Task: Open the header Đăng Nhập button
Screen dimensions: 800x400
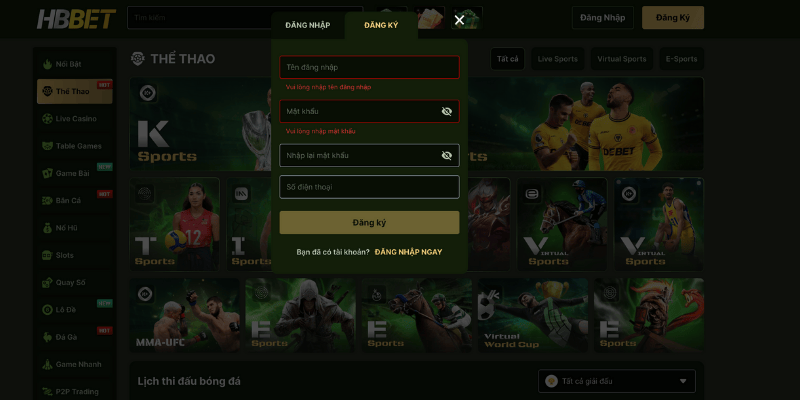Action: (603, 18)
